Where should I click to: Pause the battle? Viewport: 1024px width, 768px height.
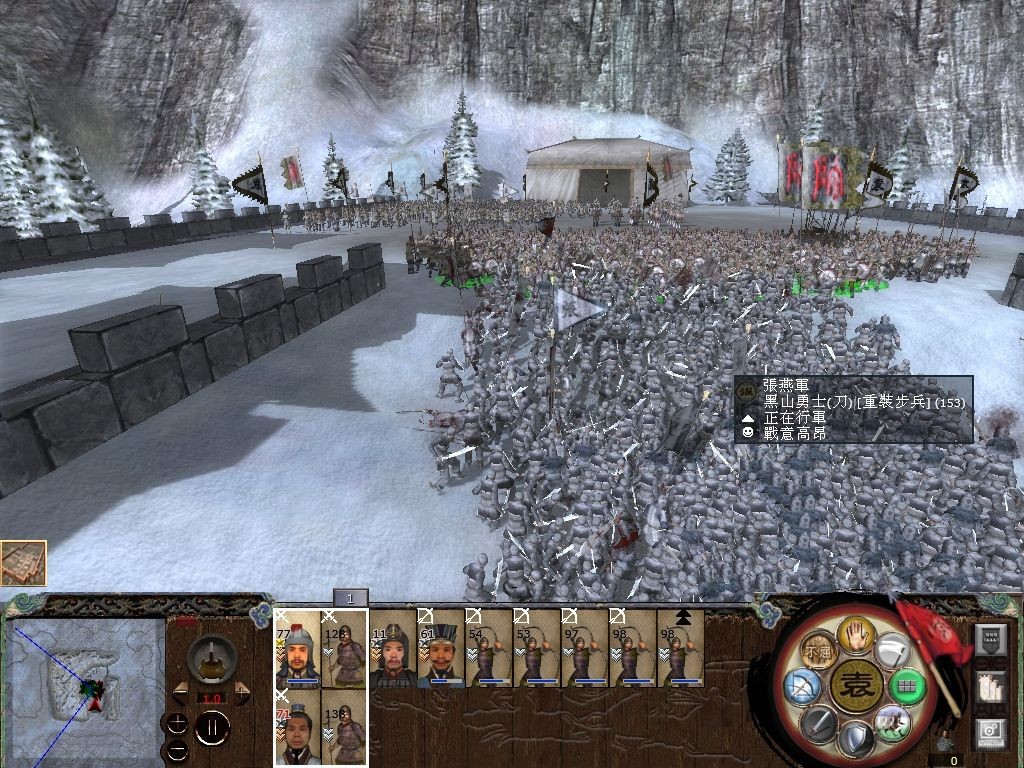(212, 728)
